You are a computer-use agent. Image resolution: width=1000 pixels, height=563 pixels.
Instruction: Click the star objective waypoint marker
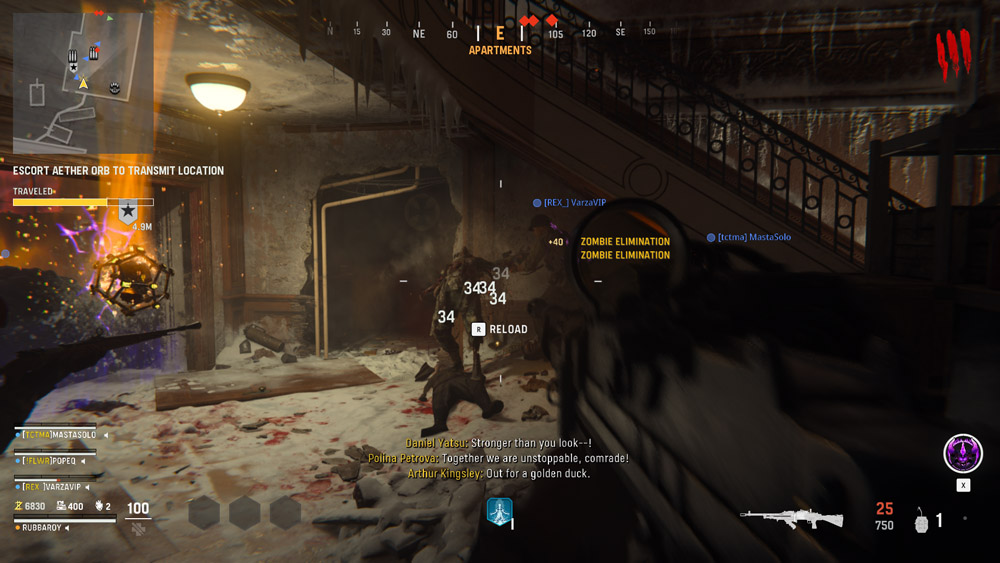click(x=128, y=211)
